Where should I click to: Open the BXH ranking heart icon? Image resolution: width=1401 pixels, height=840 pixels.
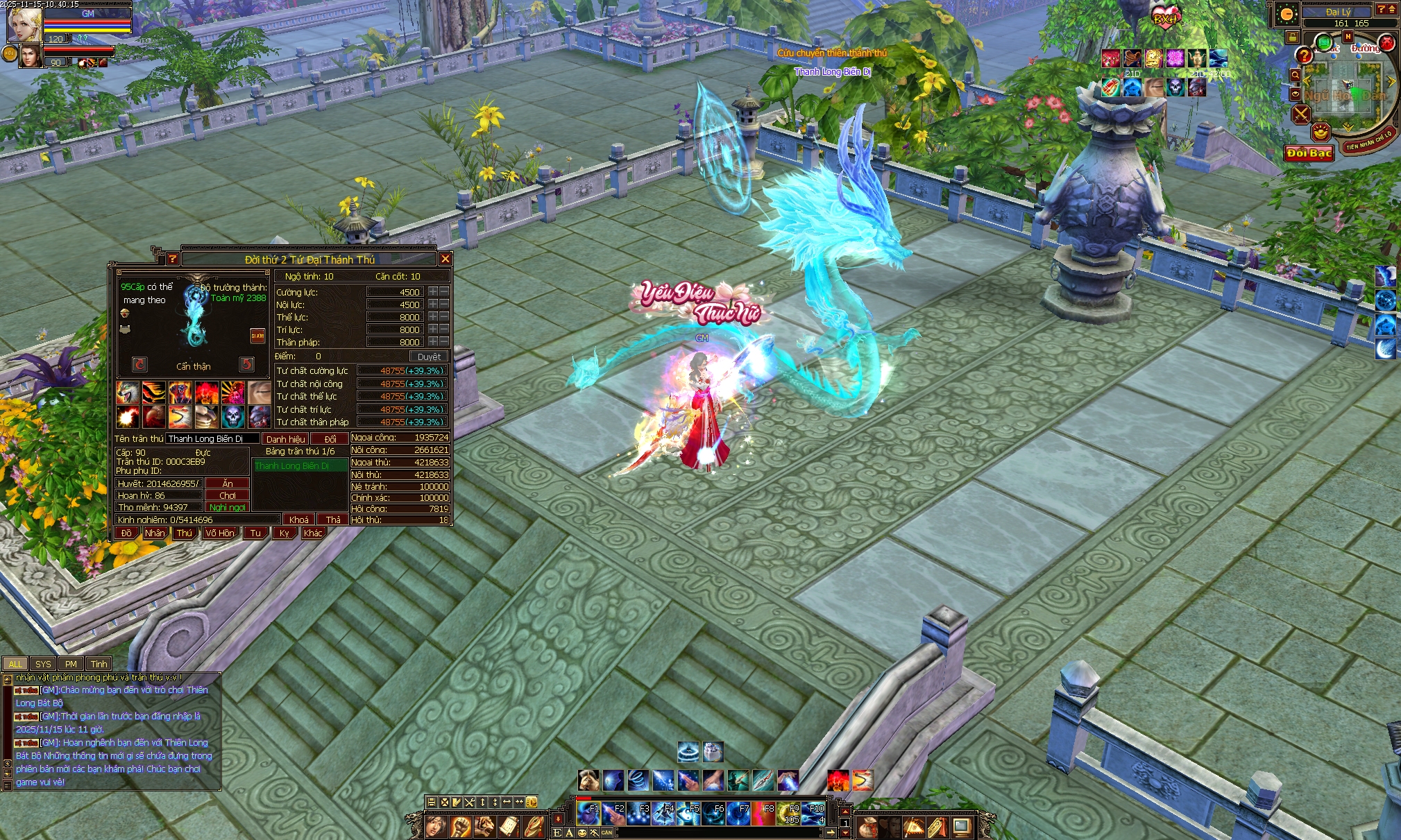(1165, 17)
